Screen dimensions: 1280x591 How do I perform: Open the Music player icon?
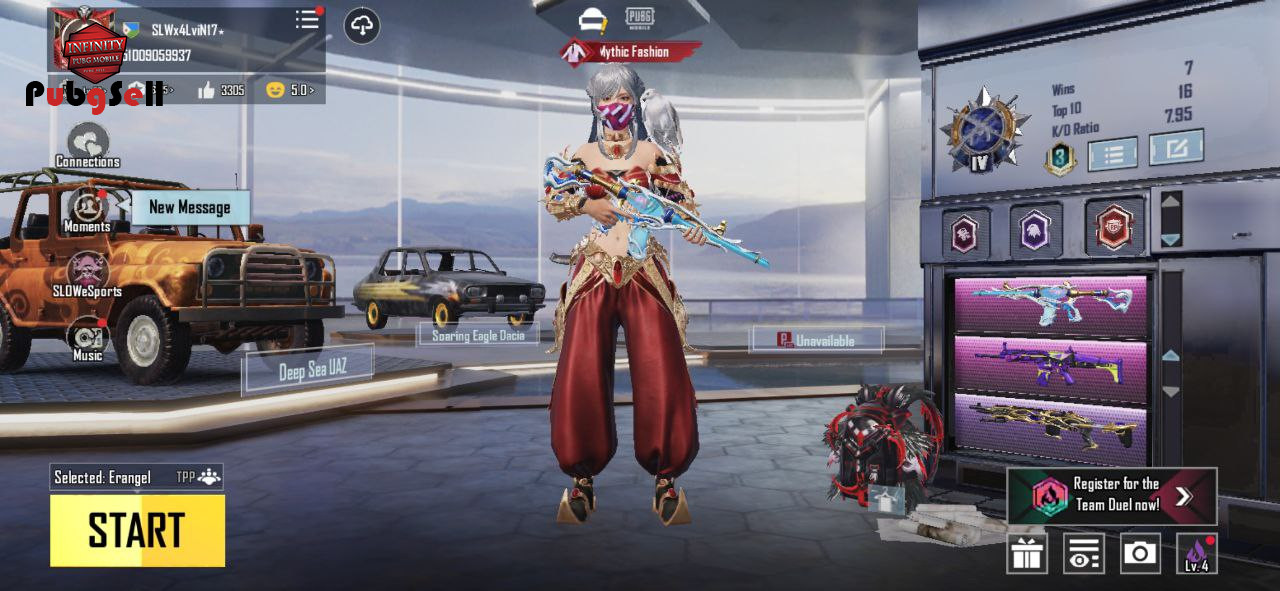click(87, 337)
